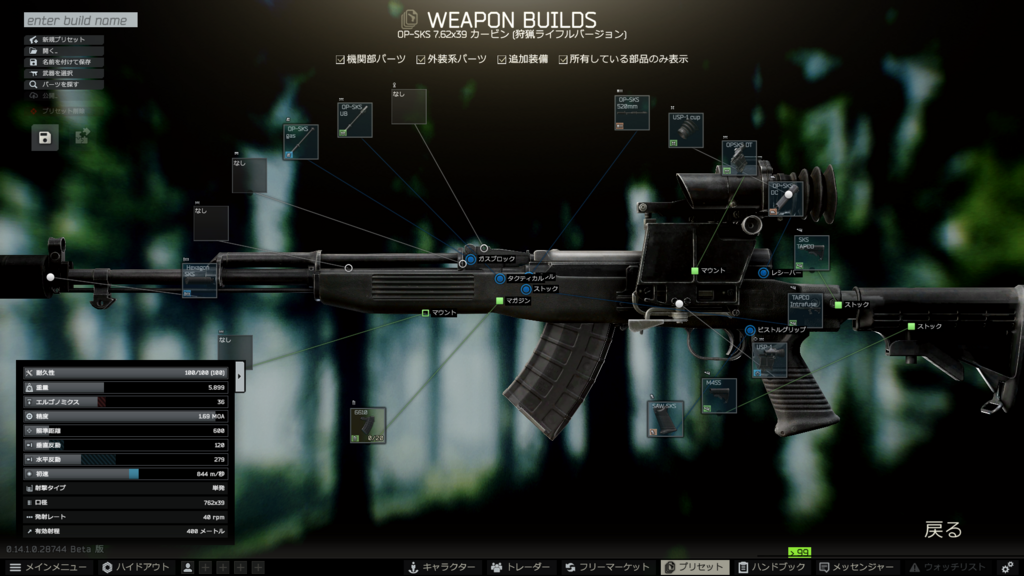Toggle the 機関部パーツ checkbox

[341, 60]
